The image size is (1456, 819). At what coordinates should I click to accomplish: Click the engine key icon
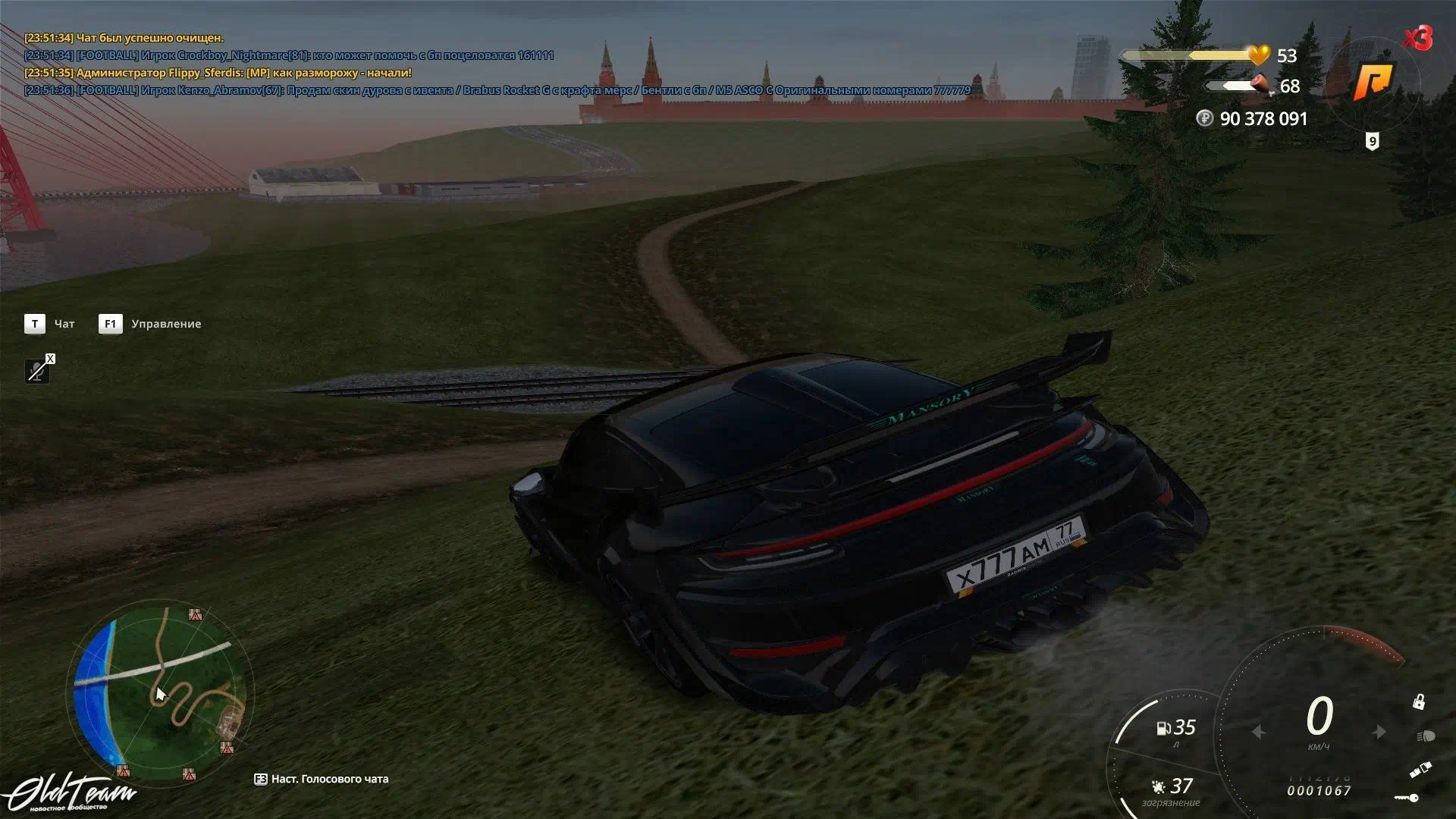click(1407, 798)
